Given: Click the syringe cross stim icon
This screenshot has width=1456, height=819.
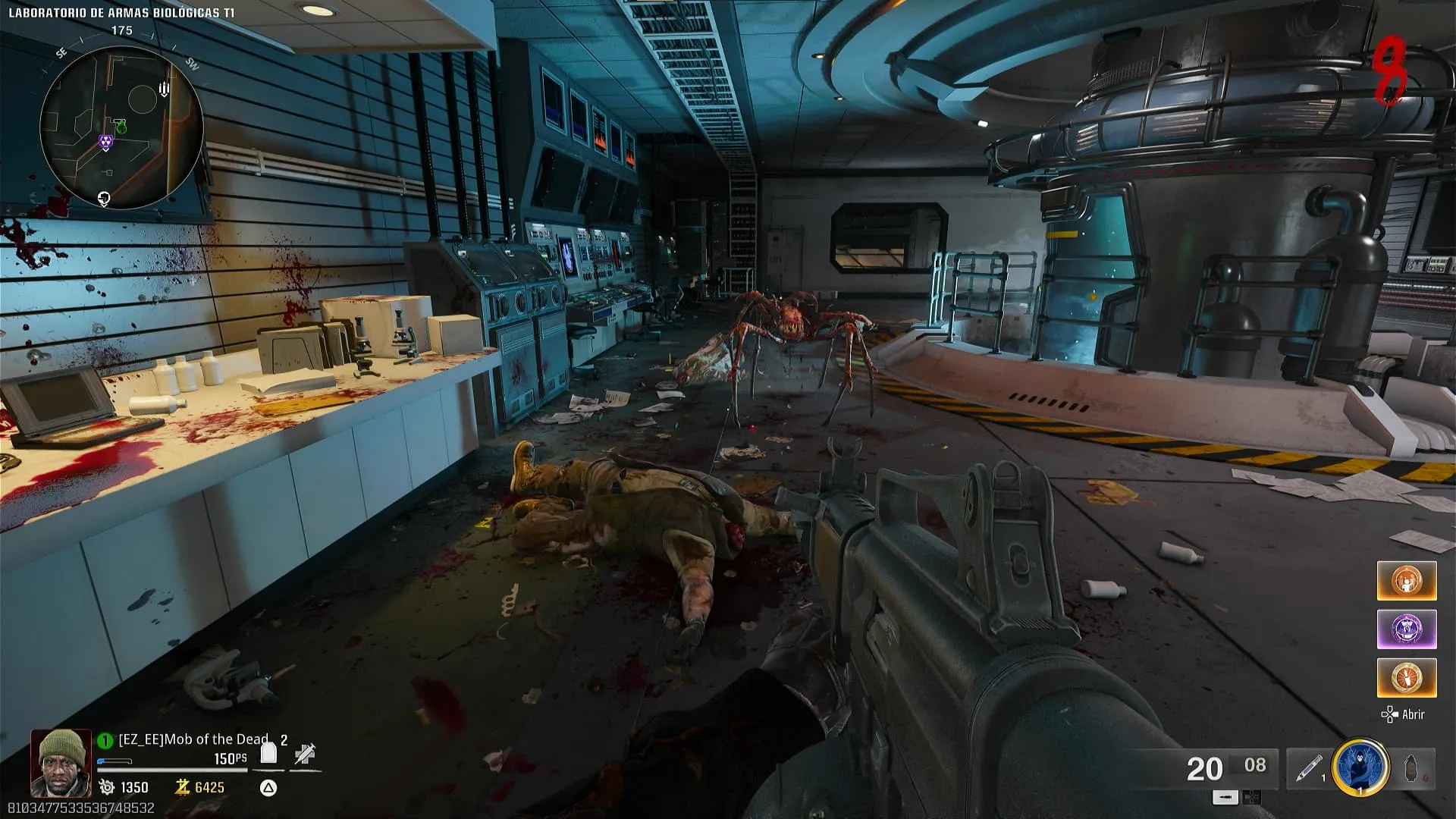Looking at the screenshot, I should 305,753.
